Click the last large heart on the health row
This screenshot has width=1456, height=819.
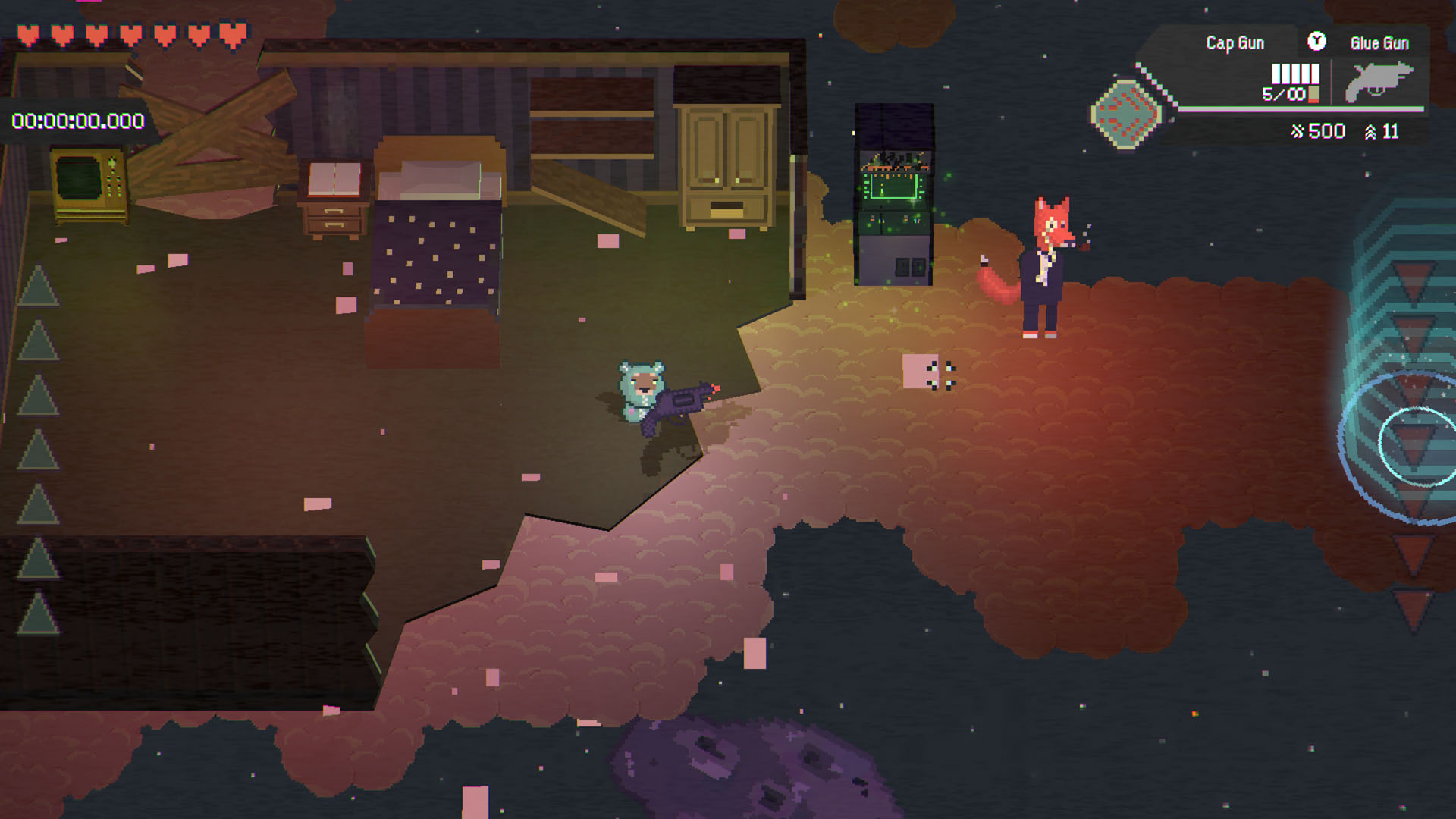point(231,34)
